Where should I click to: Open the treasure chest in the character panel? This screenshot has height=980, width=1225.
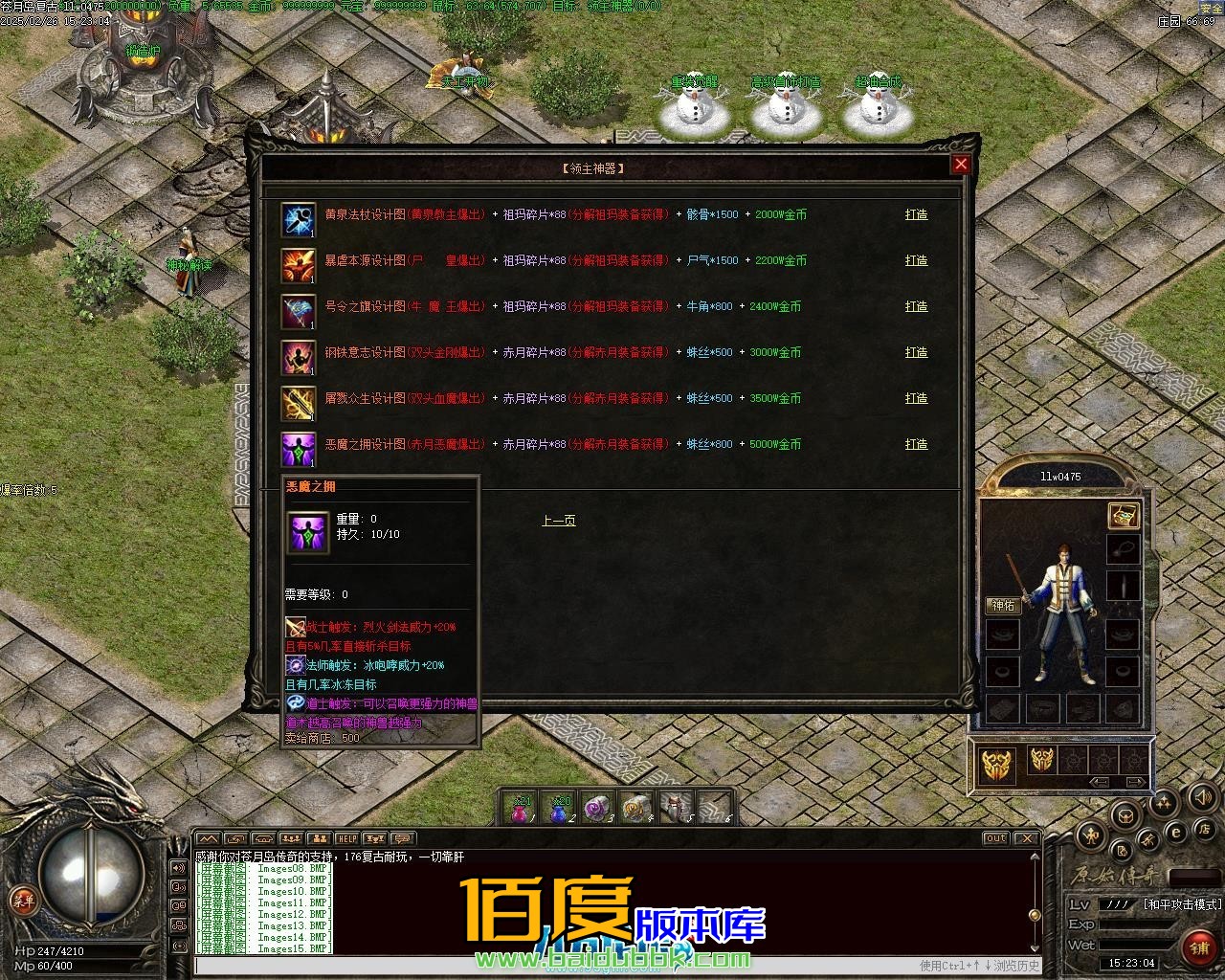pos(1123,515)
